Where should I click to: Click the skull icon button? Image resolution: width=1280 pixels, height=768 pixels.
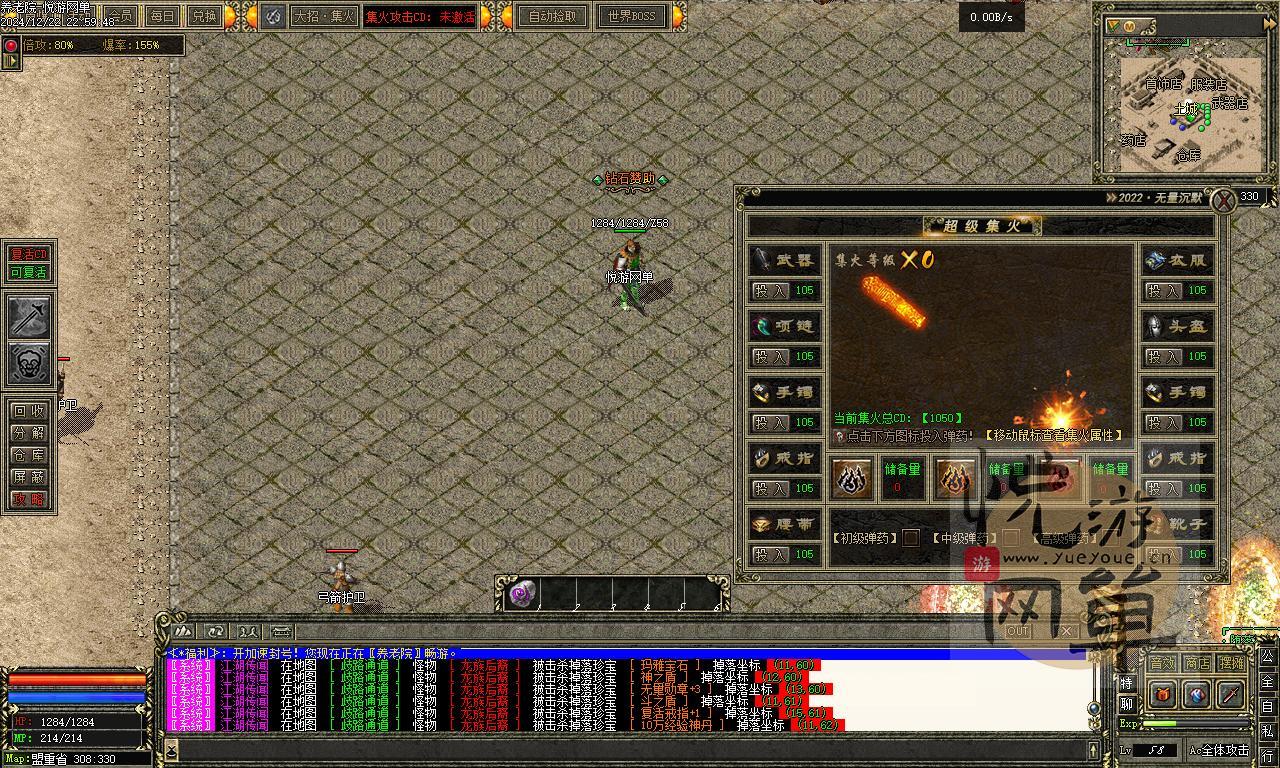coord(29,364)
